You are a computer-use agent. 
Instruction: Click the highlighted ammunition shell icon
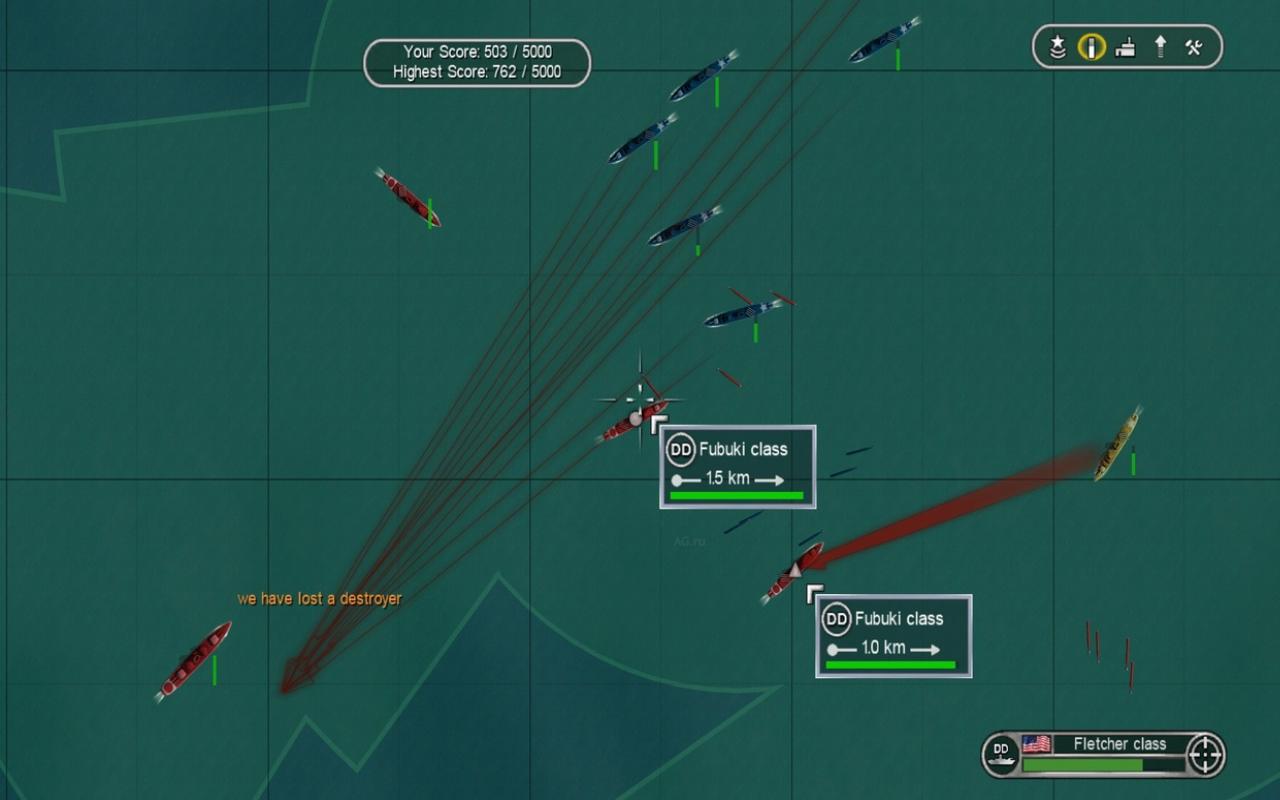pyautogui.click(x=1092, y=46)
